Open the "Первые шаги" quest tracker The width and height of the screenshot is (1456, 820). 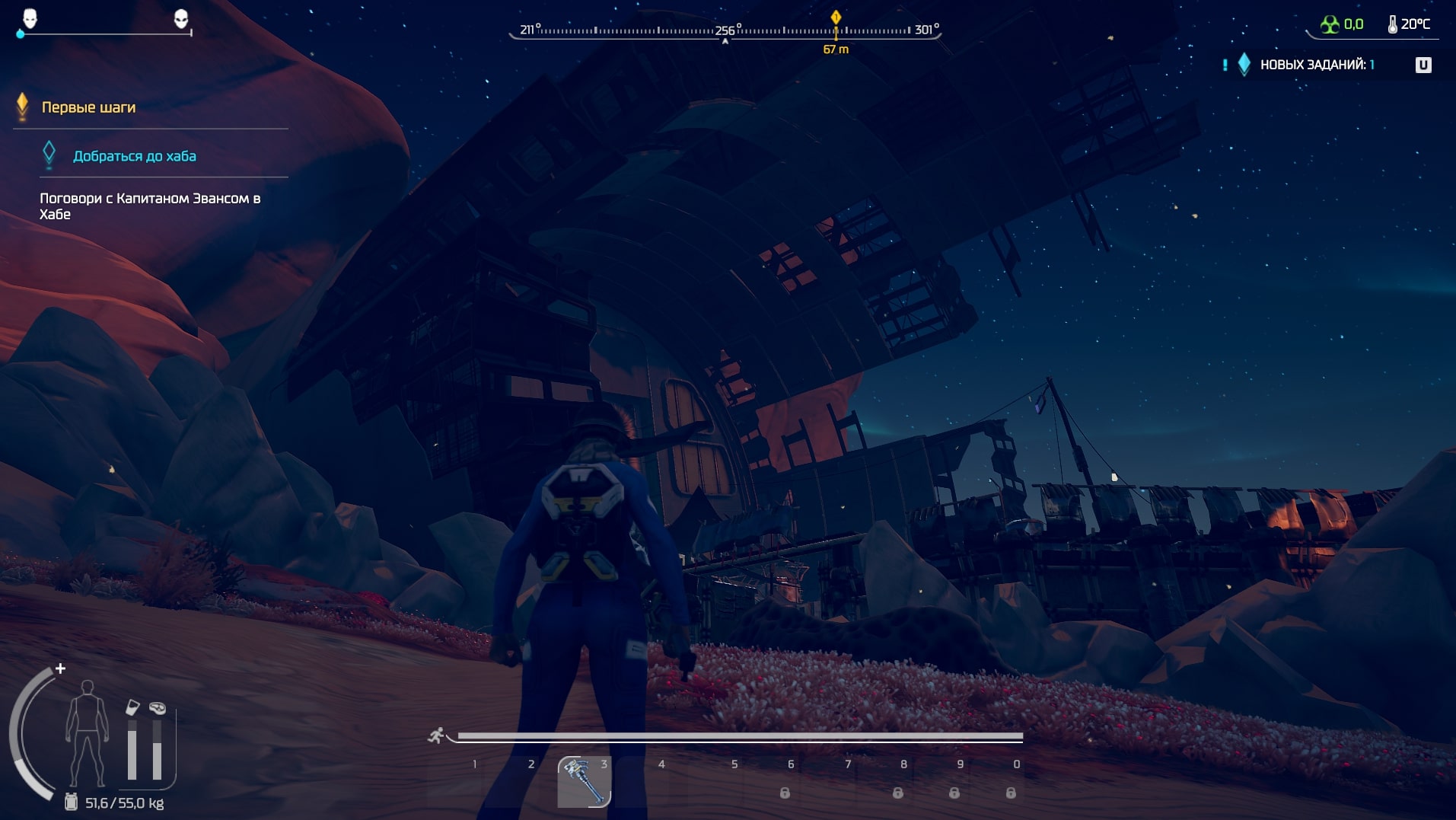click(x=88, y=107)
